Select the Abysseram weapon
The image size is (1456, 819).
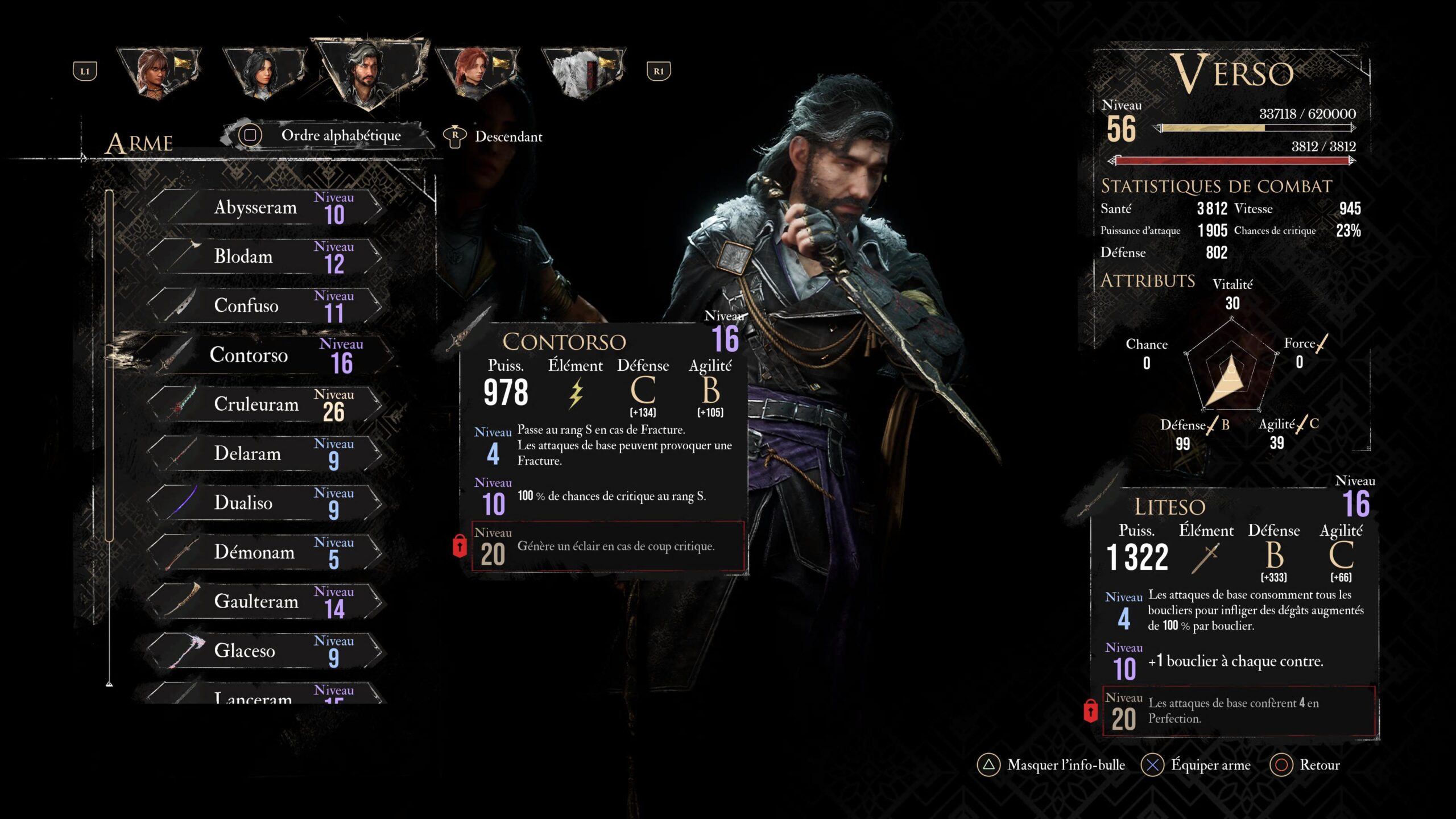pyautogui.click(x=264, y=208)
